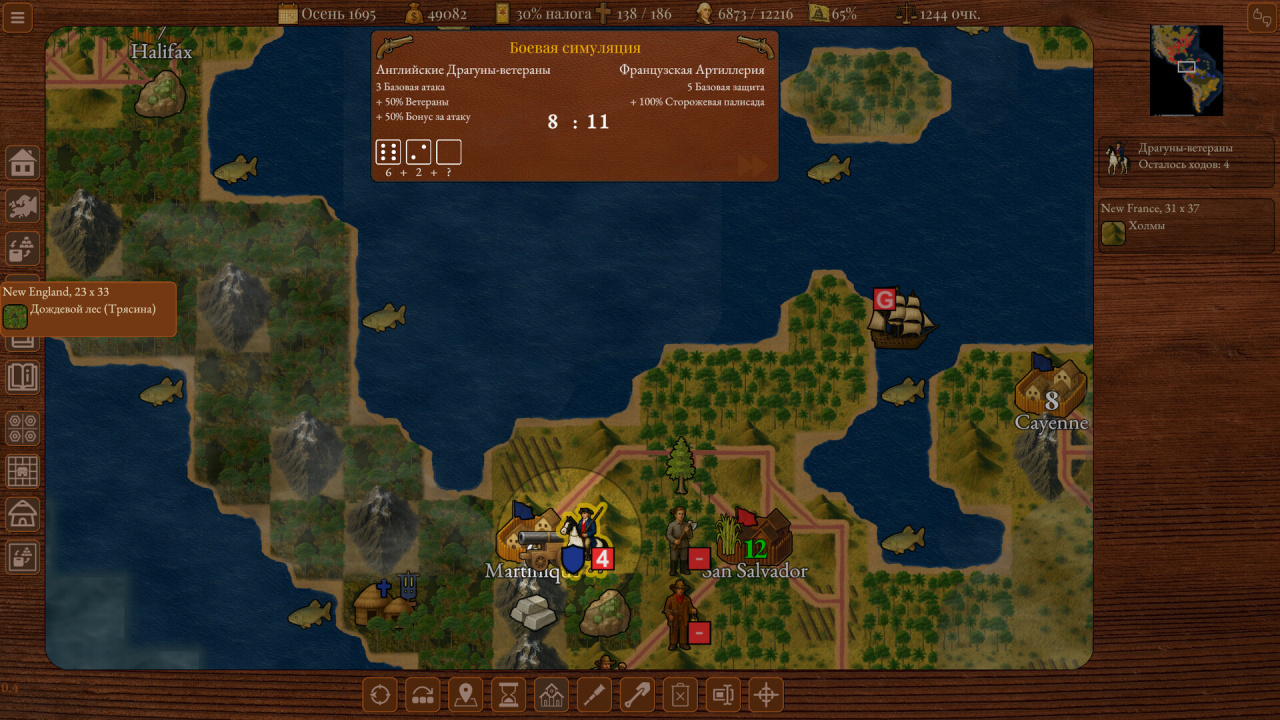The image size is (1280, 720).
Task: Click the world minimap
Action: (x=1186, y=70)
